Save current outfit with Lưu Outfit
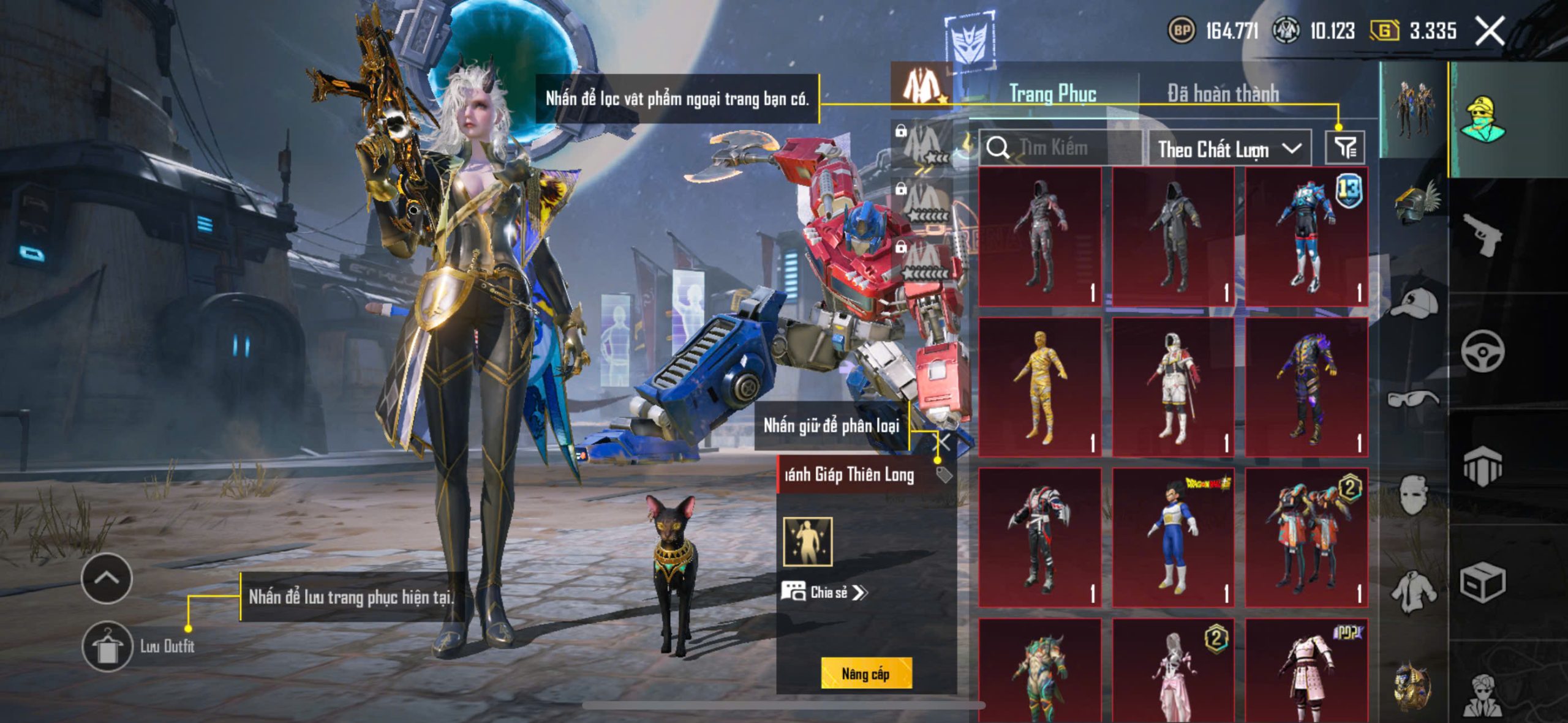 pos(108,646)
